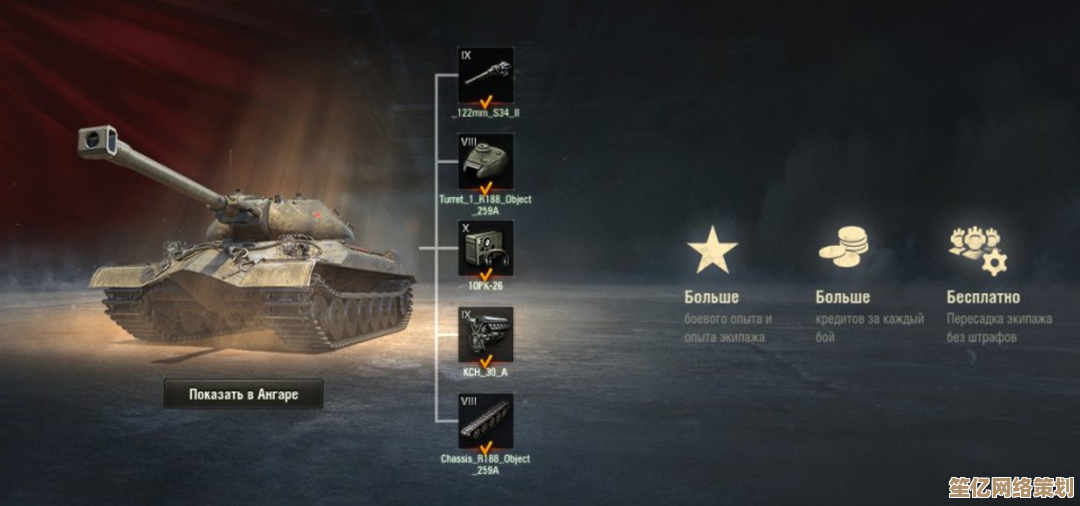Select the КСН 30 A engine module
1080x506 pixels.
pyautogui.click(x=486, y=335)
